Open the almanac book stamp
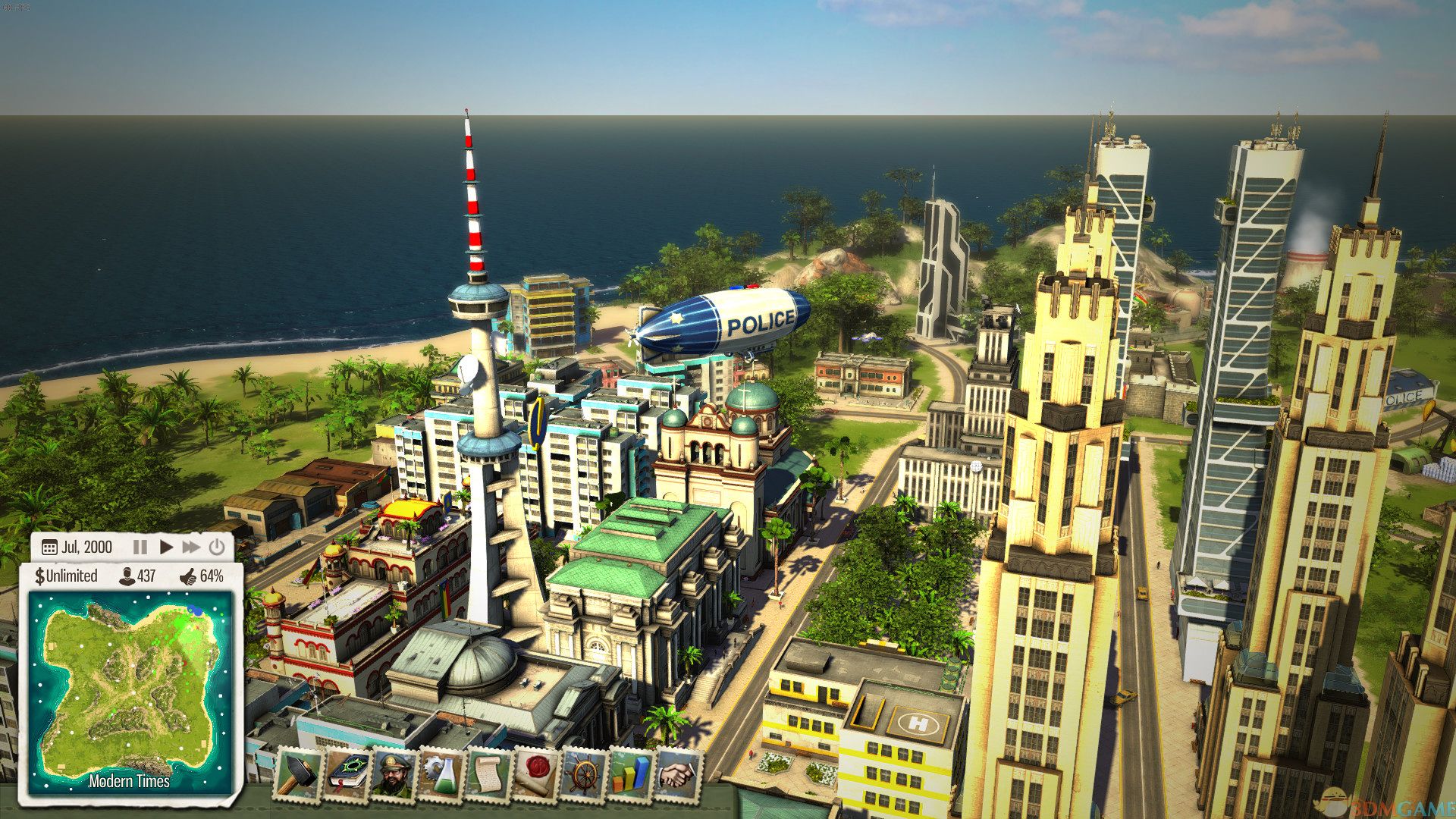 [347, 774]
